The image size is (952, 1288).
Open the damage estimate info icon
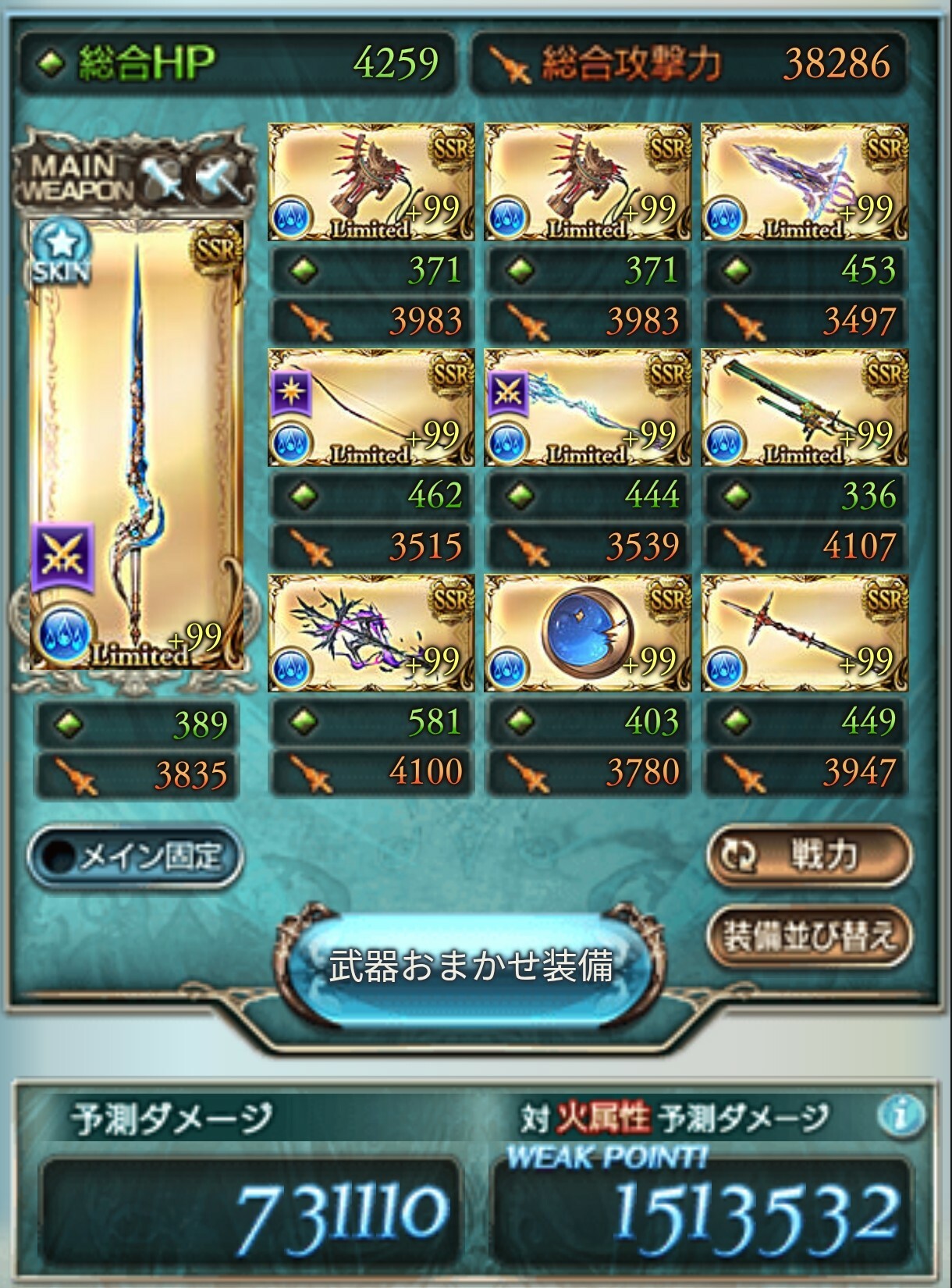coord(901,1116)
